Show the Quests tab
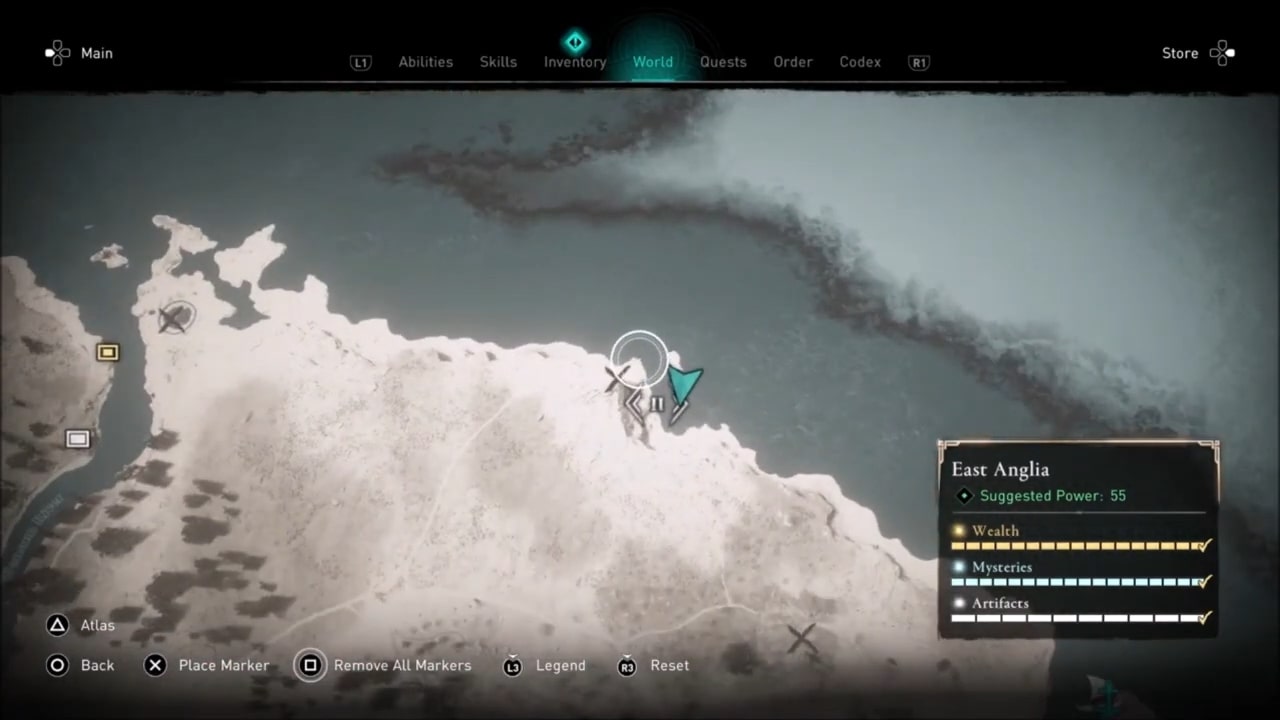1280x720 pixels. tap(723, 62)
